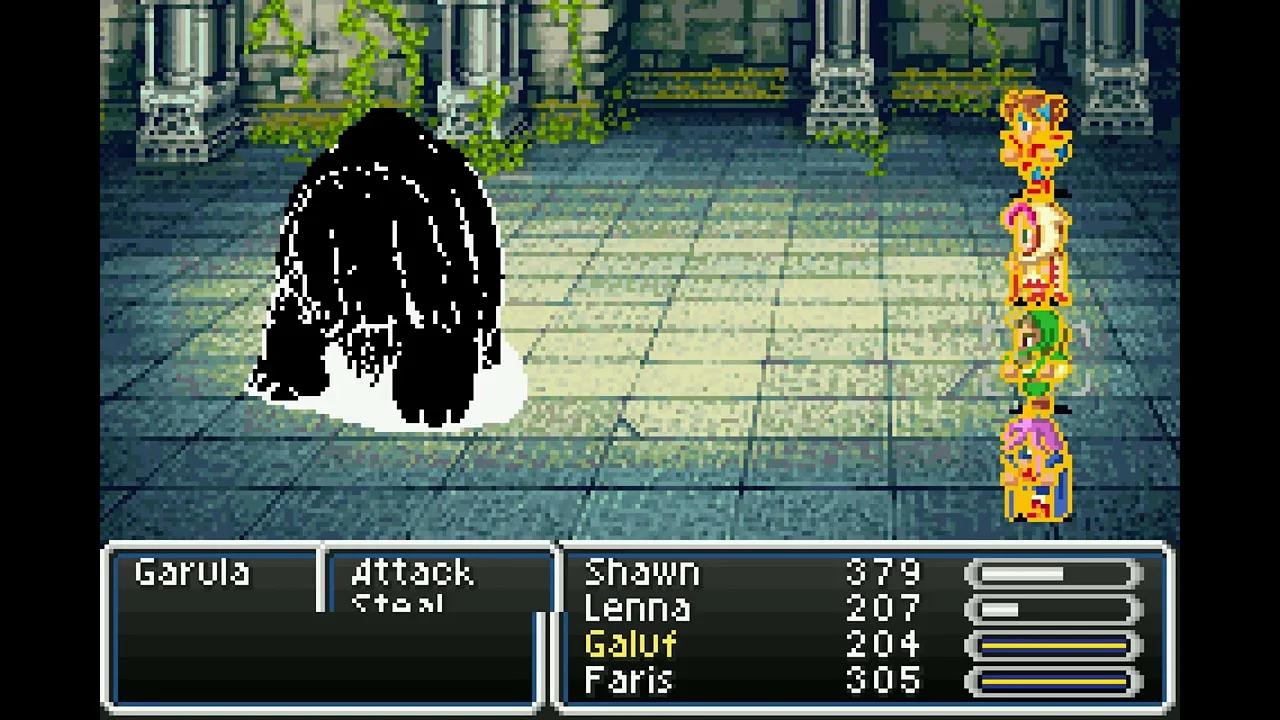Click Shawn's HP gauge bar

tap(1052, 571)
